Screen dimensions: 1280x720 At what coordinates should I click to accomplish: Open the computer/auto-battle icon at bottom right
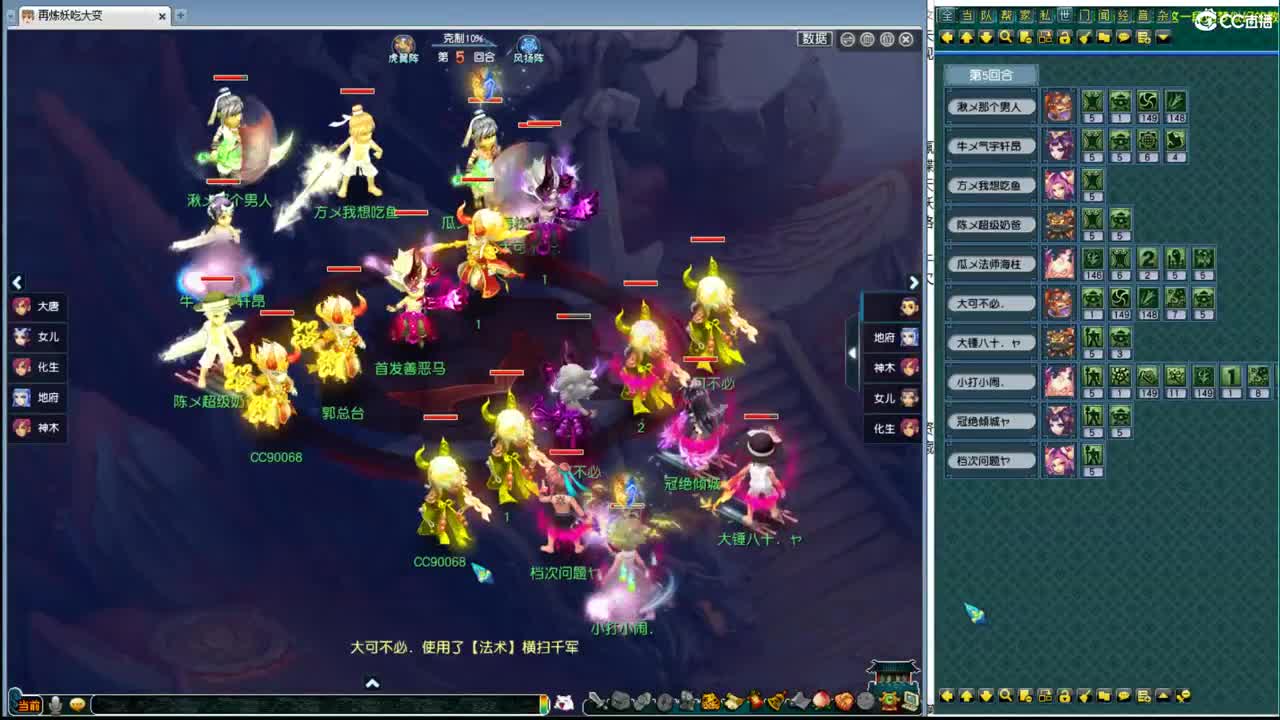pos(911,701)
